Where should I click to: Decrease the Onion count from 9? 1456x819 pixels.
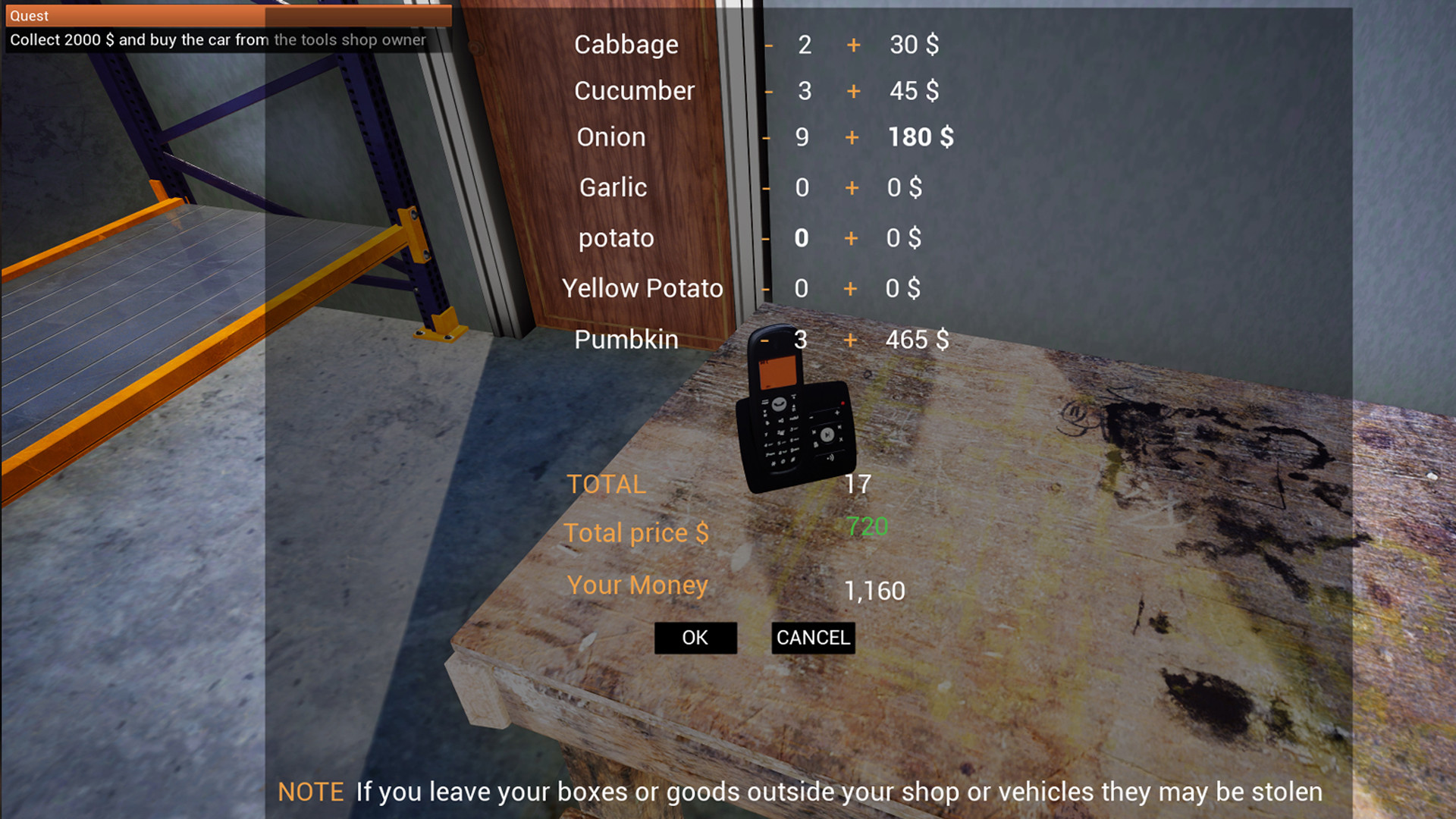(x=768, y=138)
